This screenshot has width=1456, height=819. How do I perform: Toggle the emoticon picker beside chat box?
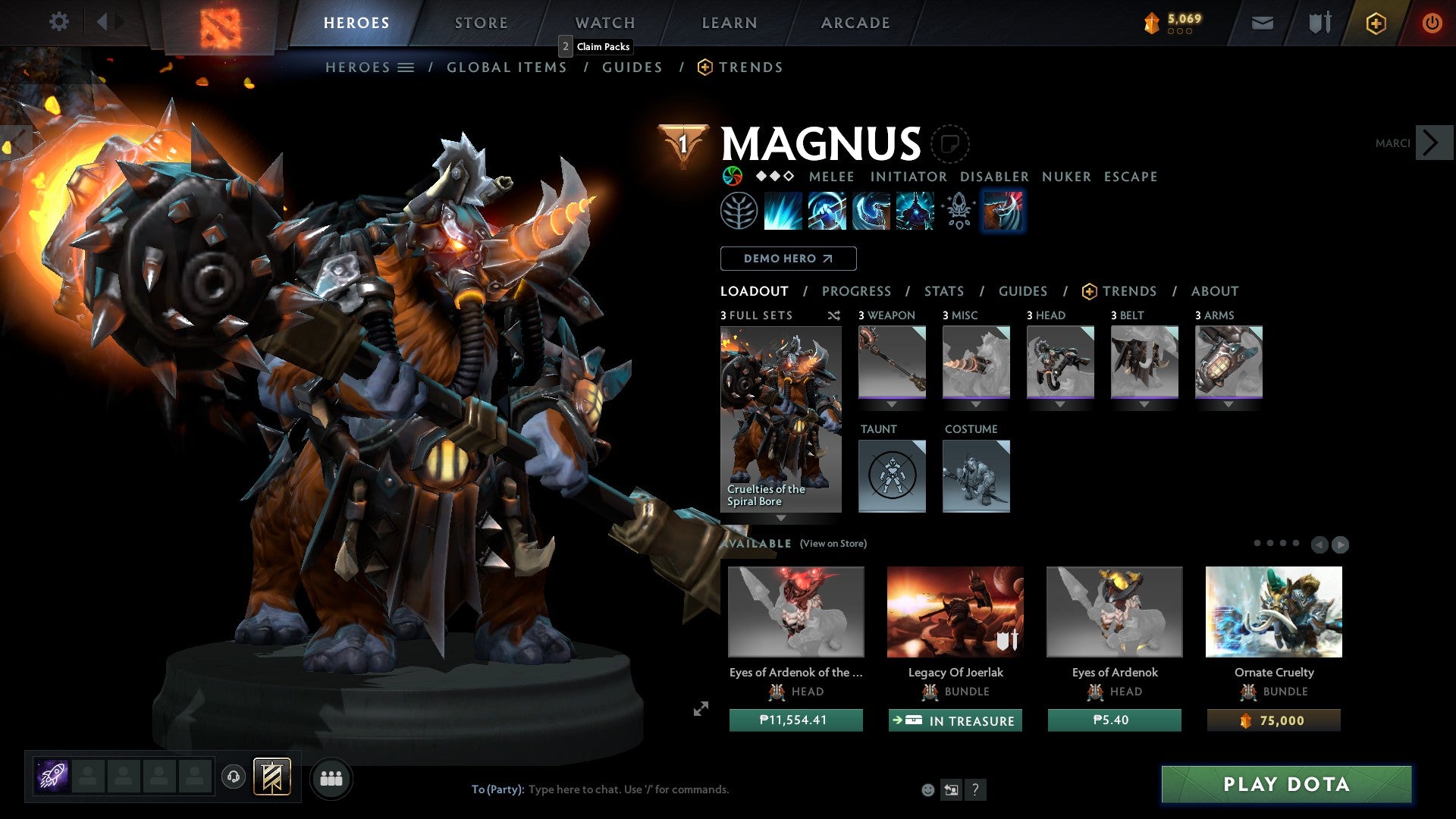tap(927, 789)
